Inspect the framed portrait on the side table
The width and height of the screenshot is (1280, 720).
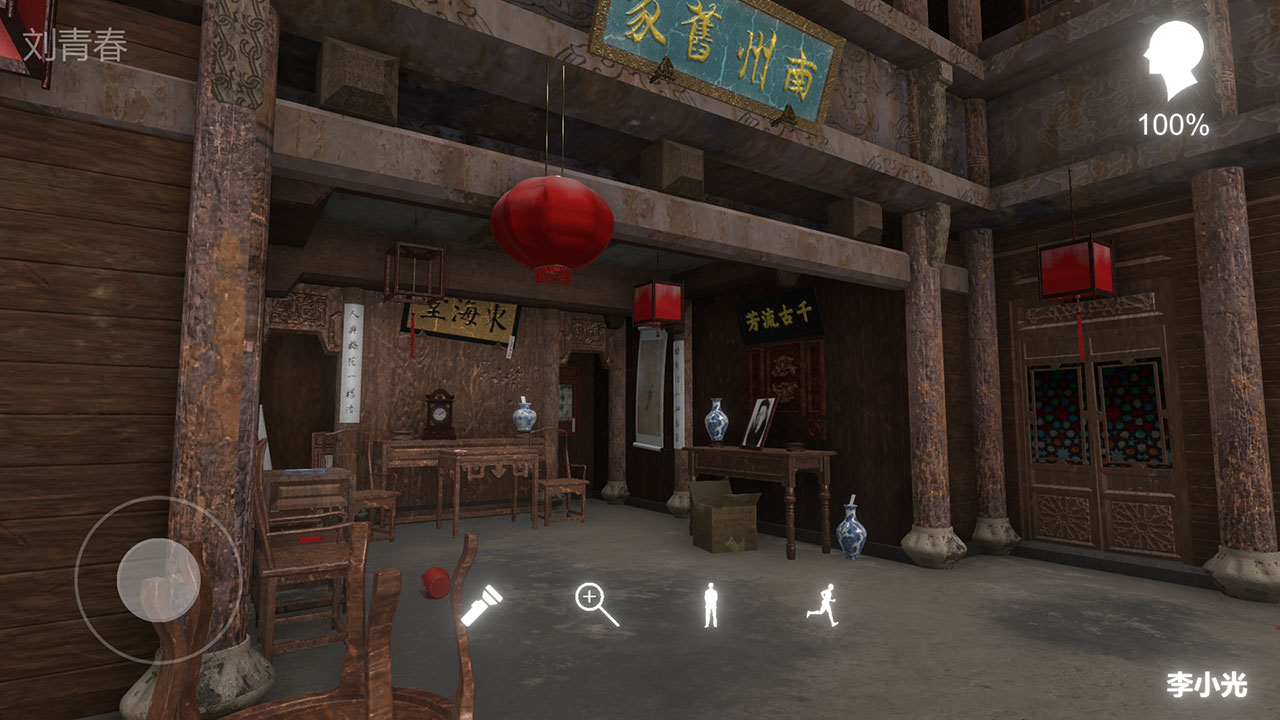click(760, 421)
